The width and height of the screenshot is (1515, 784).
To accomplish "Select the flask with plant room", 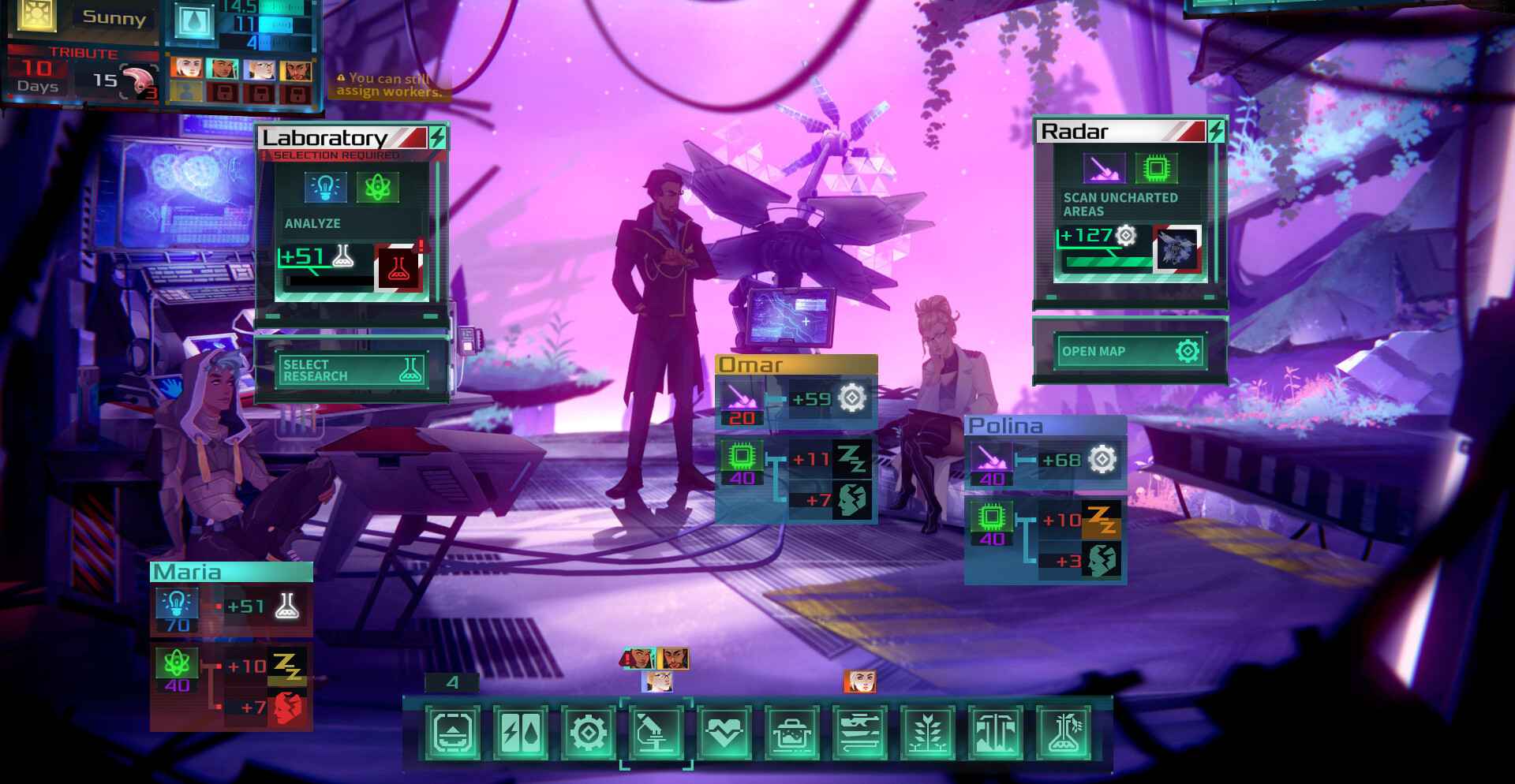I will [x=1064, y=733].
